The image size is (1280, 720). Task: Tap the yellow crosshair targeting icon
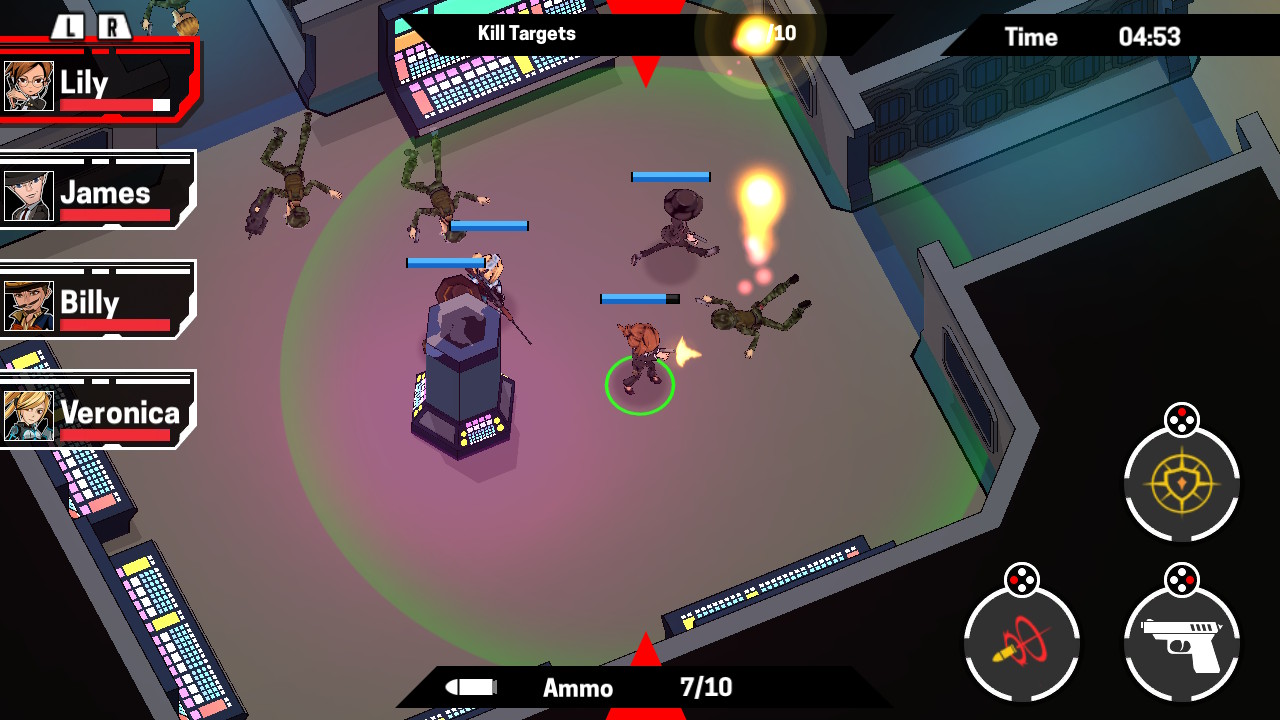tap(1180, 485)
